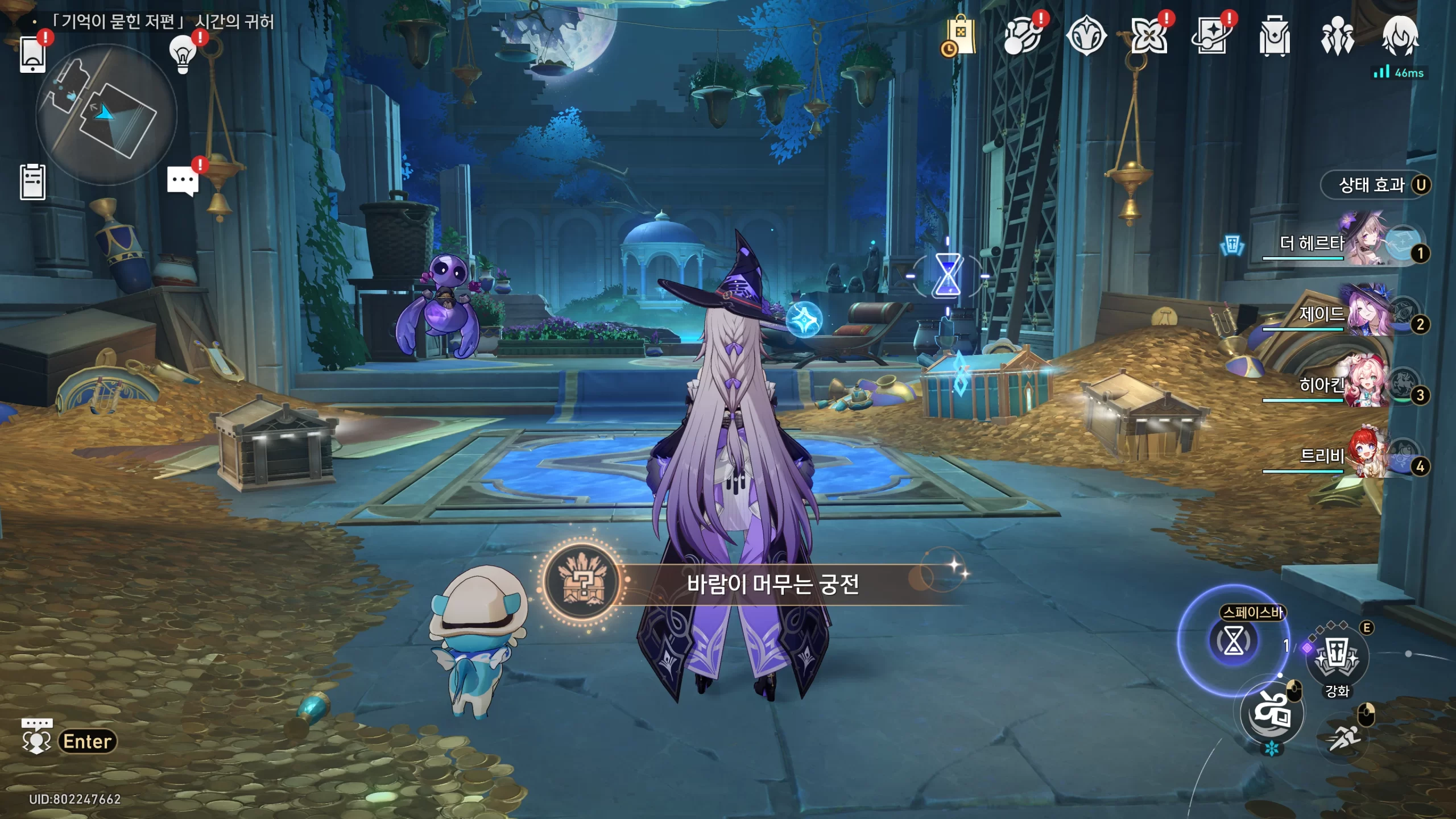Use the 강화 technique skill
Screen dimensions: 1456x819
click(1337, 657)
